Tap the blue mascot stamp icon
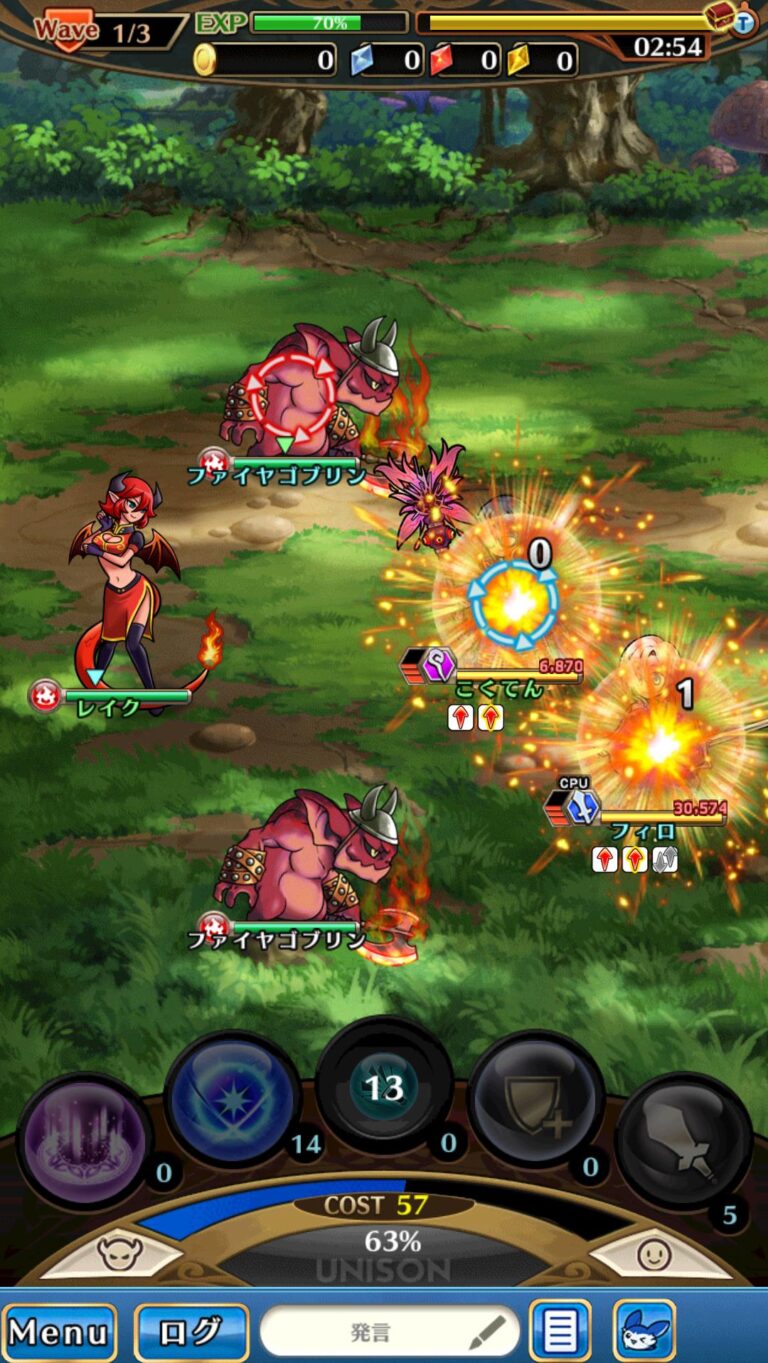The height and width of the screenshot is (1363, 768). (643, 1332)
